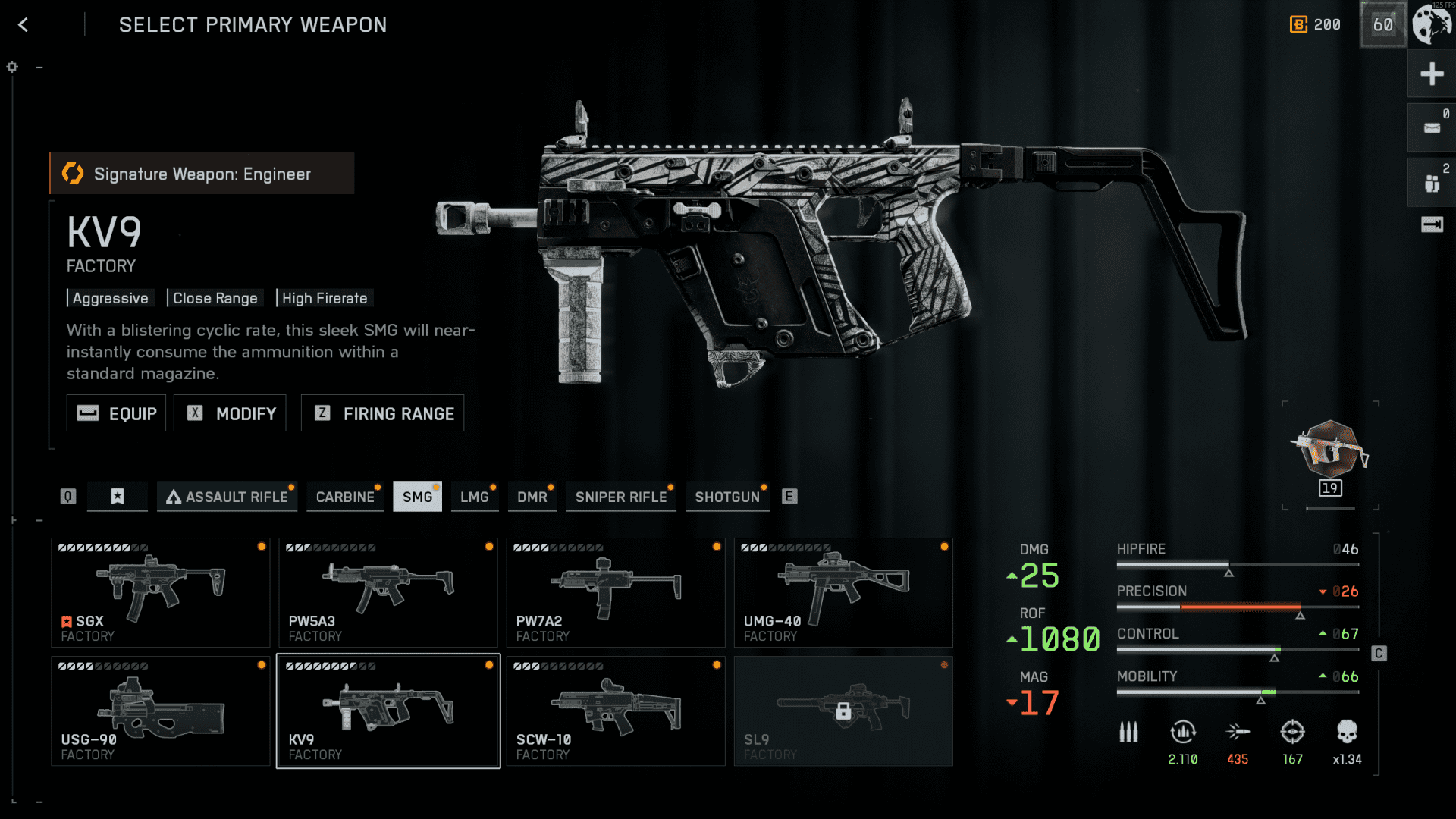Open the DMR weapon tab

pos(532,497)
